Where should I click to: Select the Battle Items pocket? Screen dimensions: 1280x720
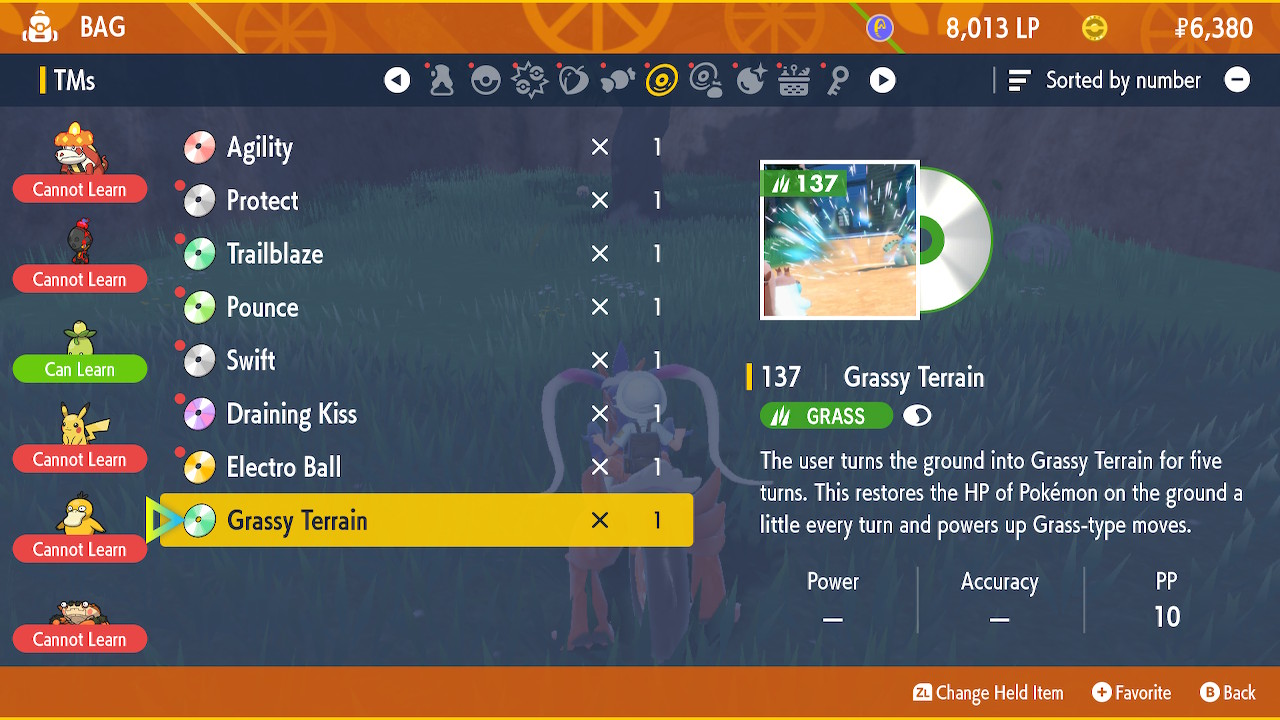tap(529, 79)
